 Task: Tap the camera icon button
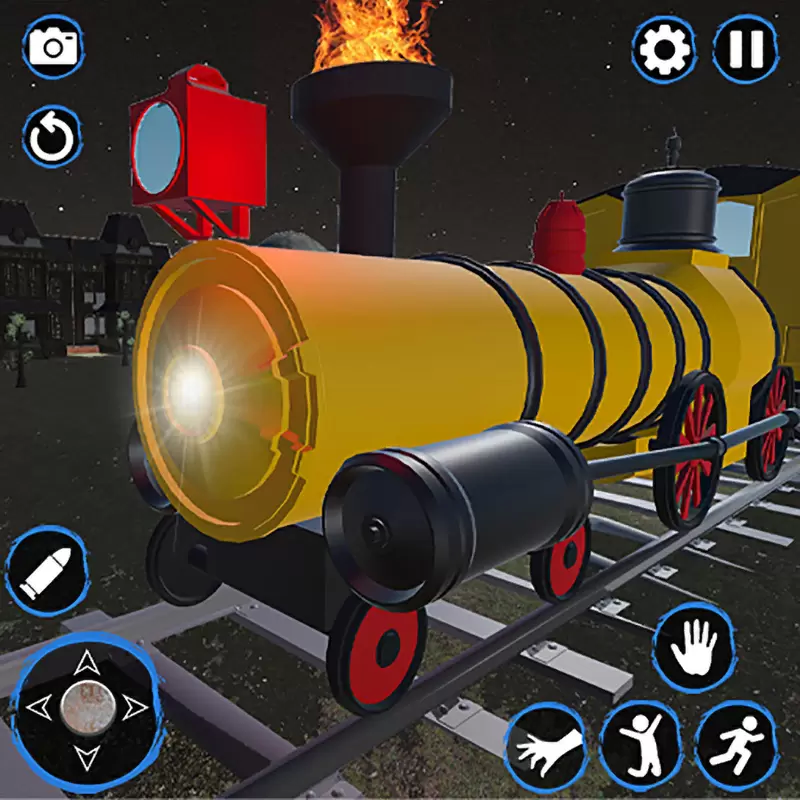pyautogui.click(x=52, y=46)
